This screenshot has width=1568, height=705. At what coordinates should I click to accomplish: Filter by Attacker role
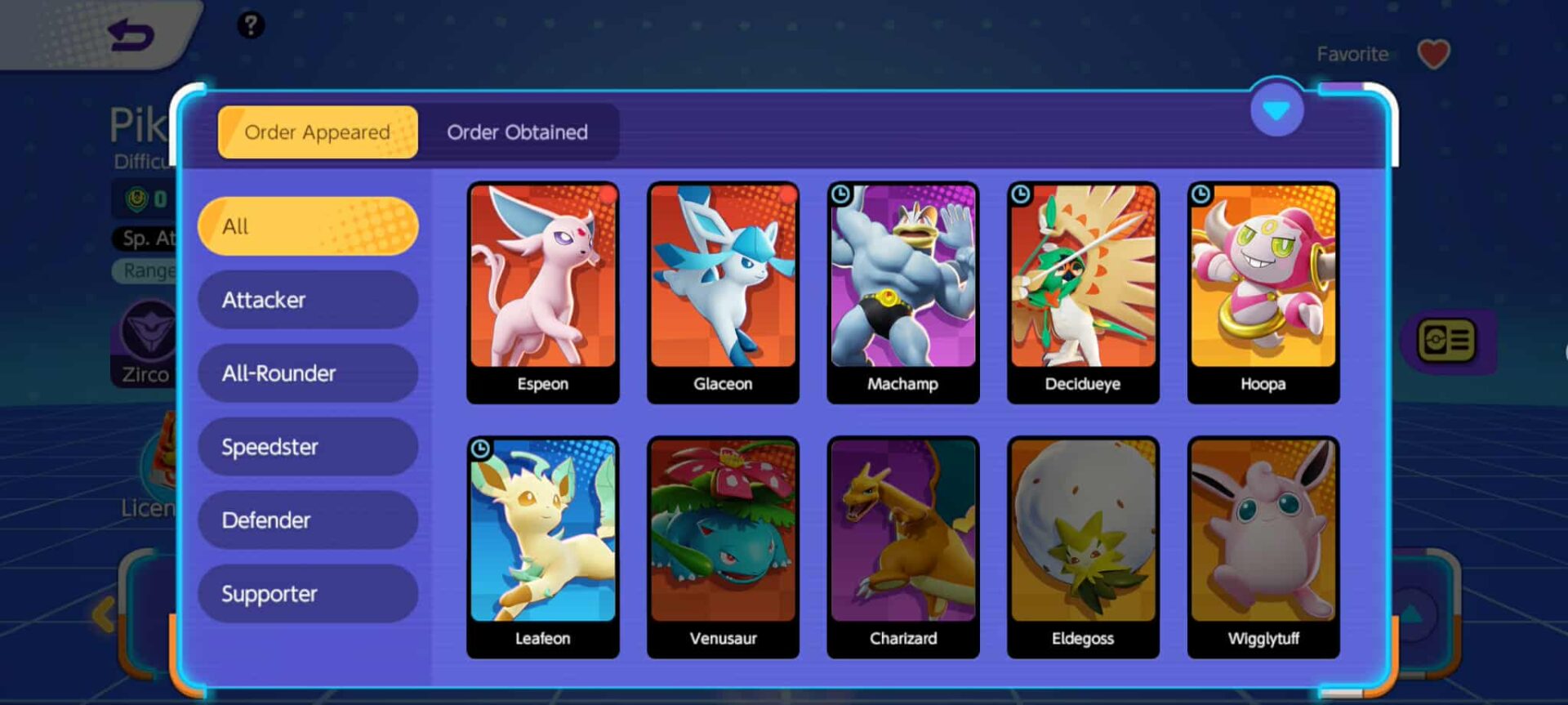click(308, 300)
